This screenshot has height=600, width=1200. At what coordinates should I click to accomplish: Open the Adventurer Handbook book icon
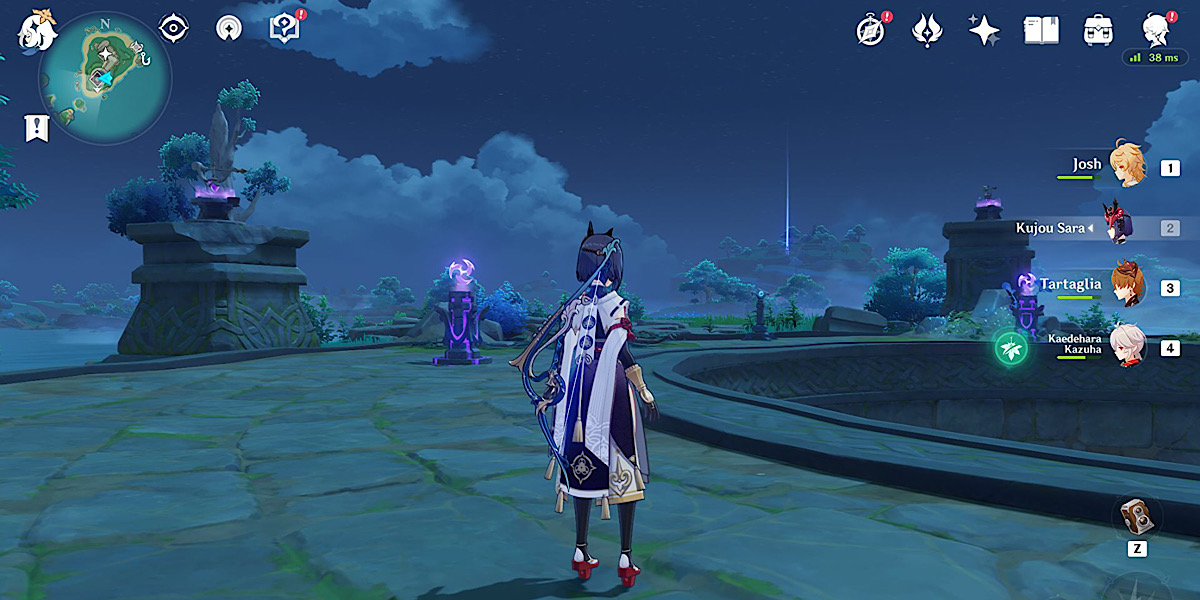coord(1041,31)
